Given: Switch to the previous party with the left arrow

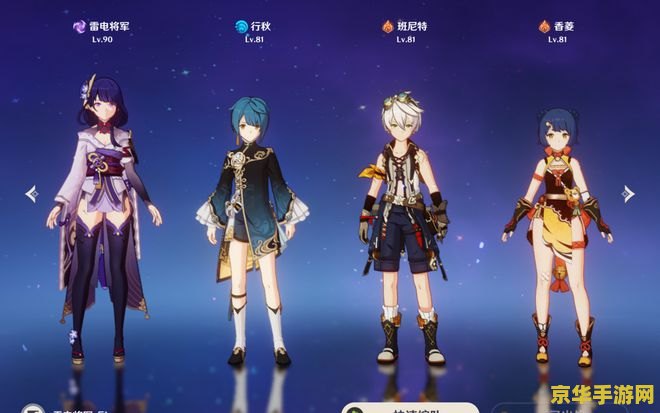Looking at the screenshot, I should pos(31,193).
